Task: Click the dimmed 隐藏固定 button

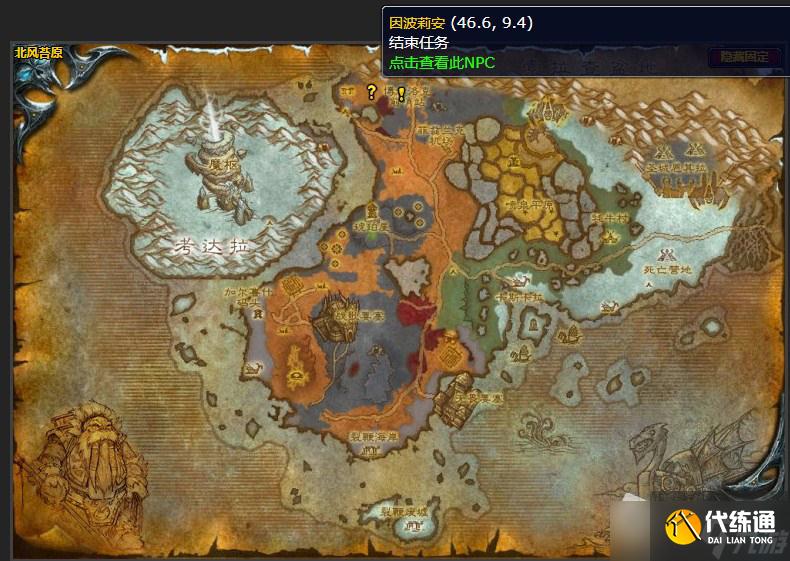Action: (744, 57)
